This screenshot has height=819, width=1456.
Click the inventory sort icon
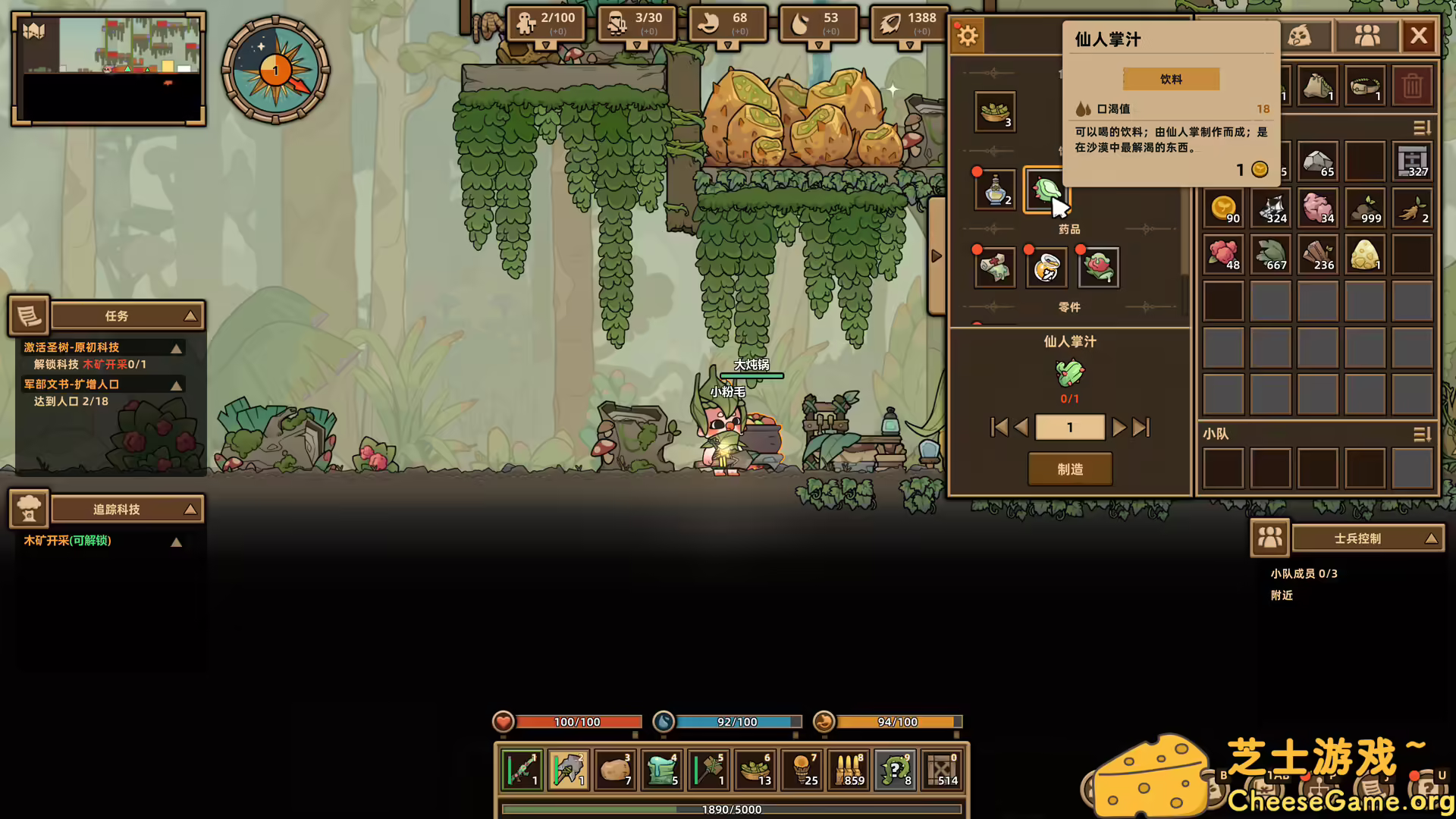point(1421,129)
